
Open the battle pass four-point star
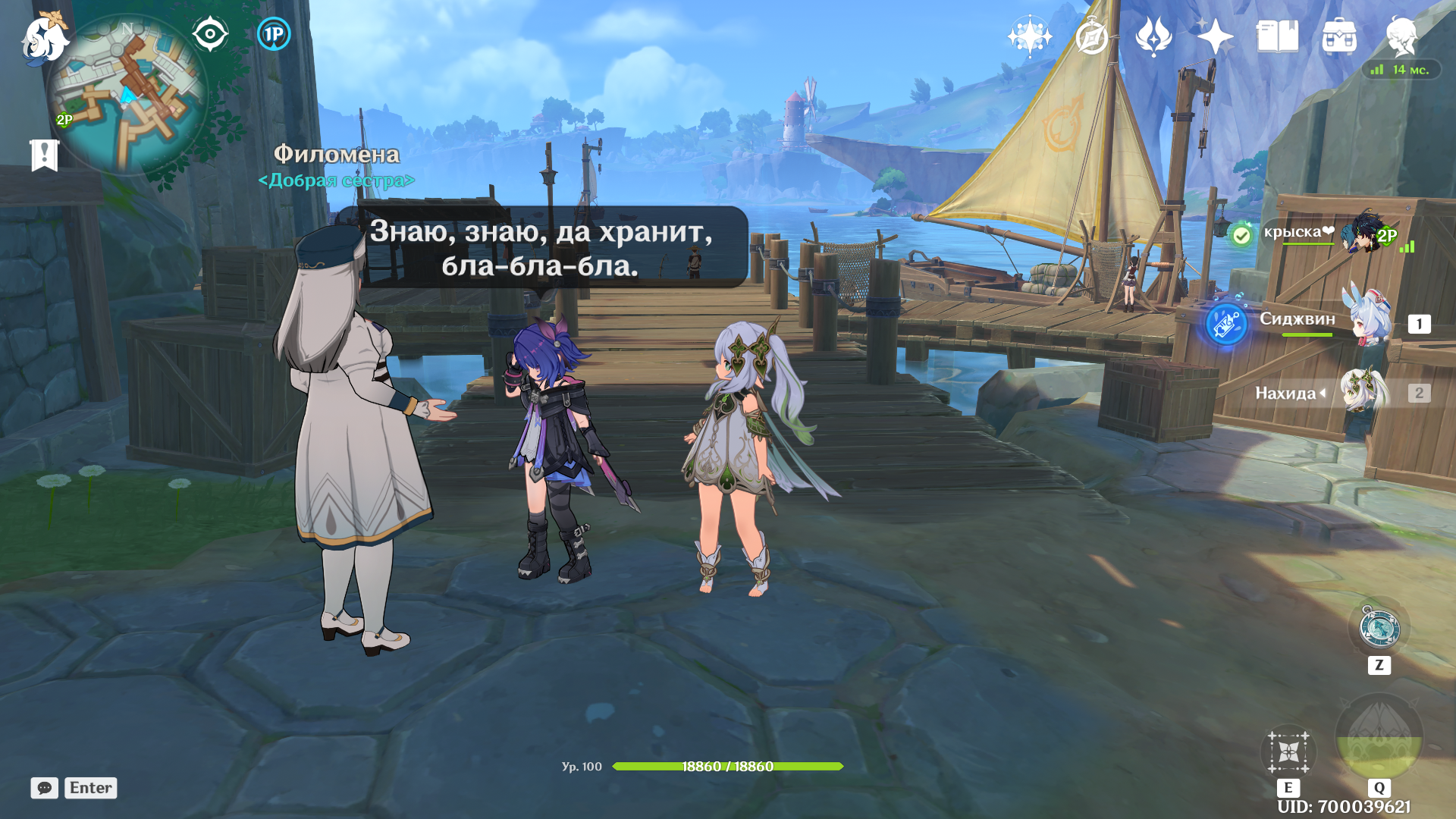1215,36
